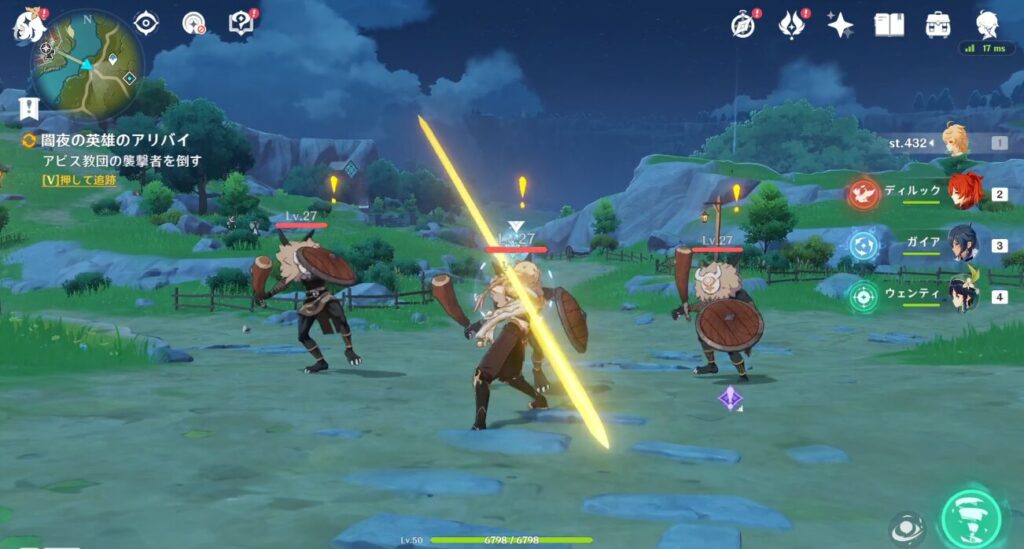1024x549 pixels.
Task: Open the backpack inventory
Action: tap(938, 24)
